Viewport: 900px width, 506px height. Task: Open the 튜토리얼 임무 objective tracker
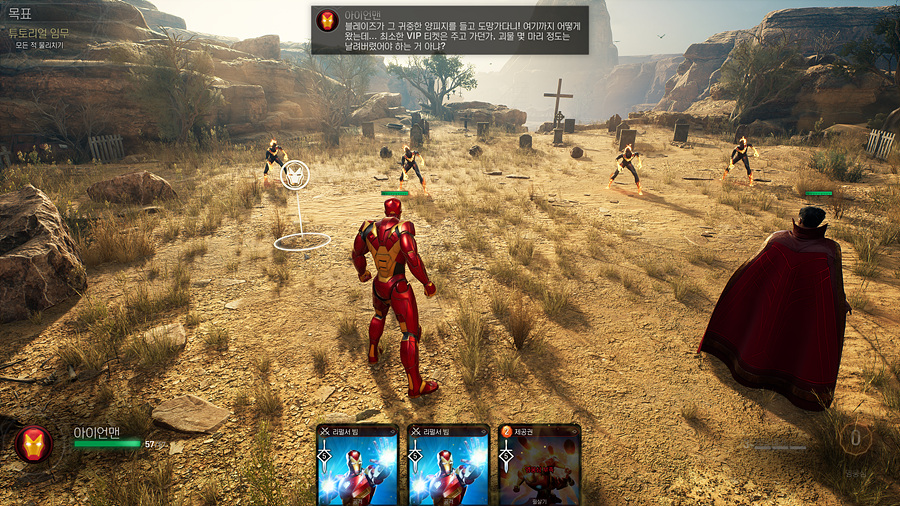[x=38, y=33]
